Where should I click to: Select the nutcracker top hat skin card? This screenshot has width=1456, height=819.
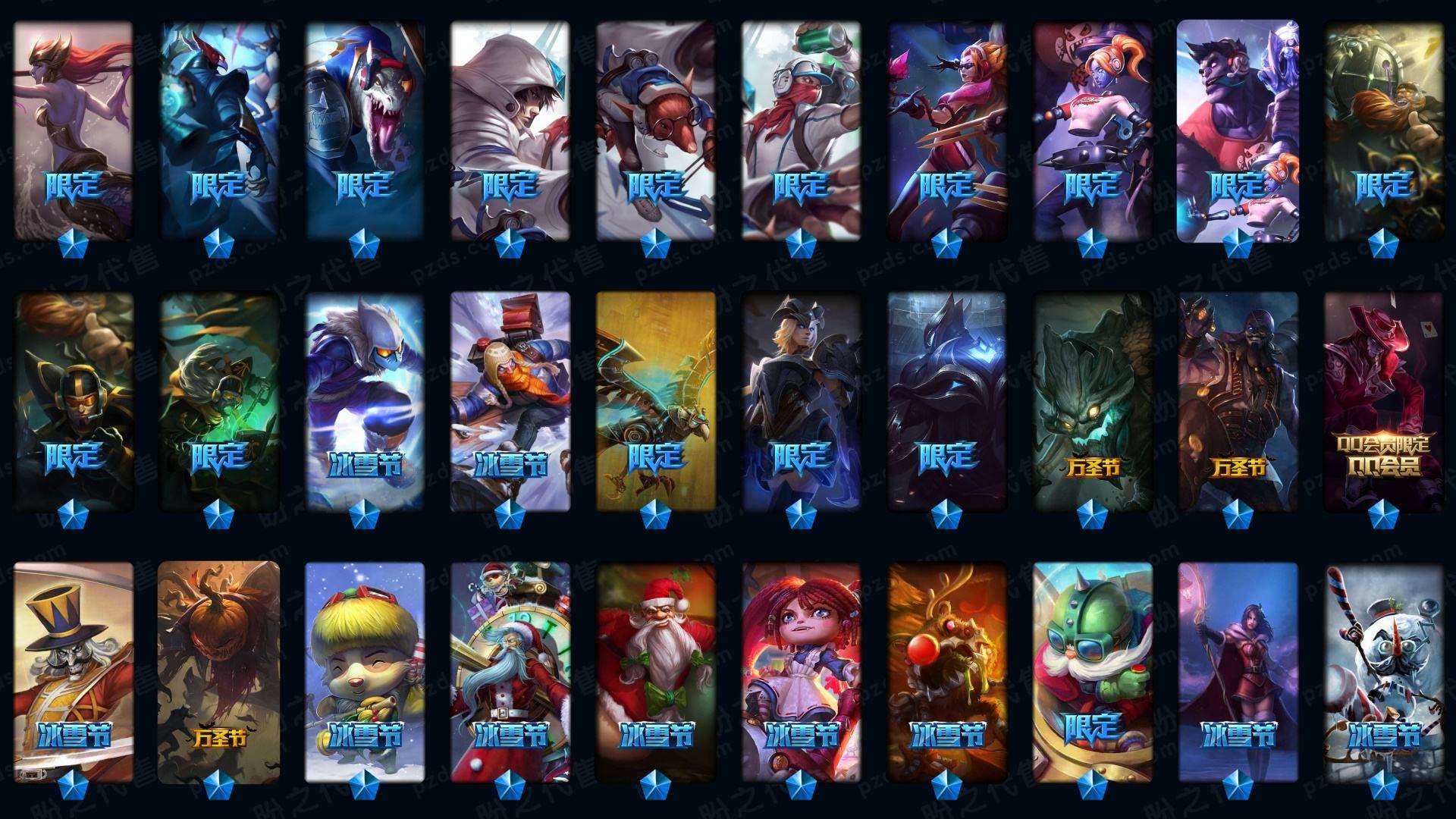pos(73,672)
